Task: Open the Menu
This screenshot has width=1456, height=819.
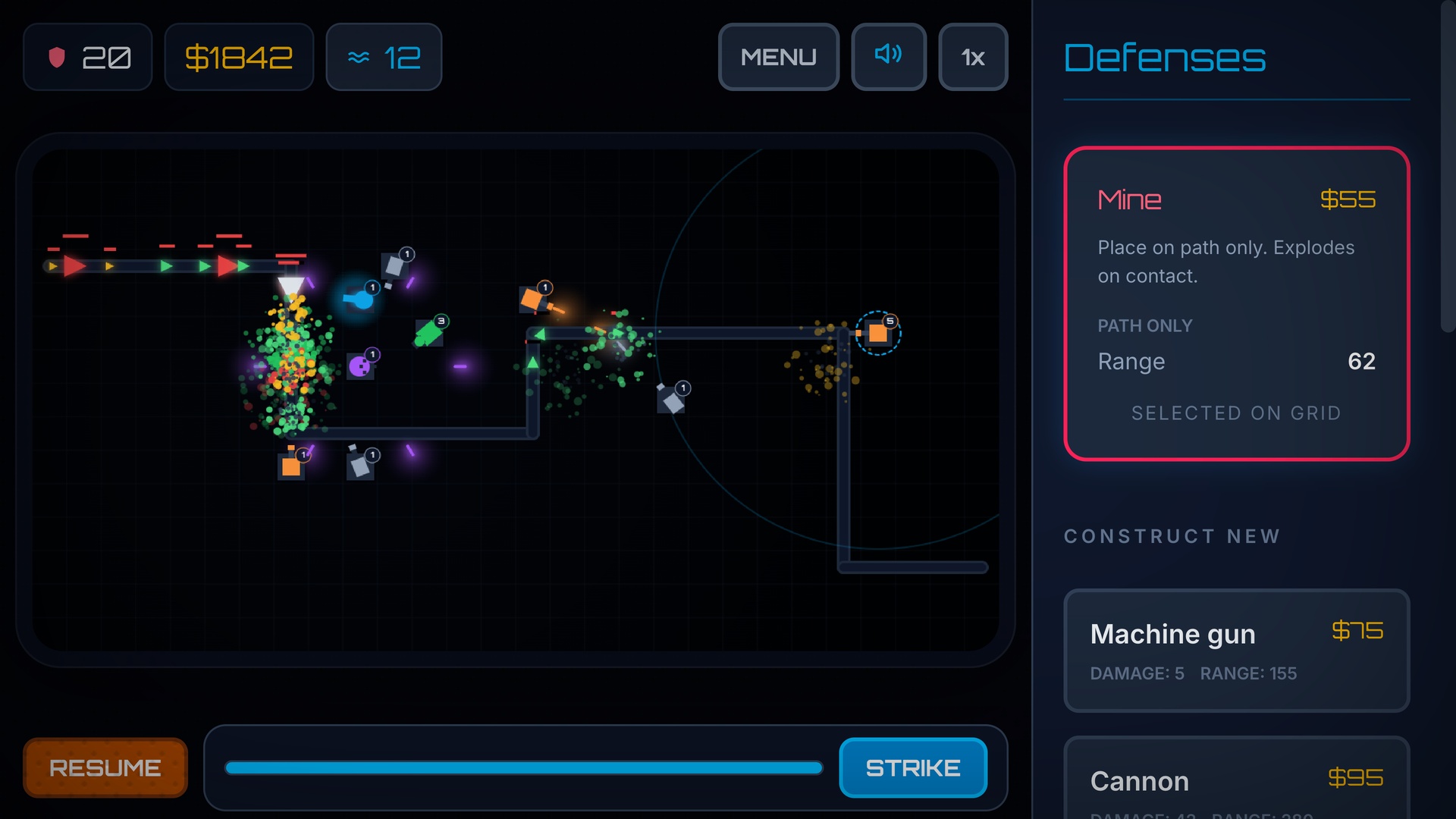Action: (778, 56)
